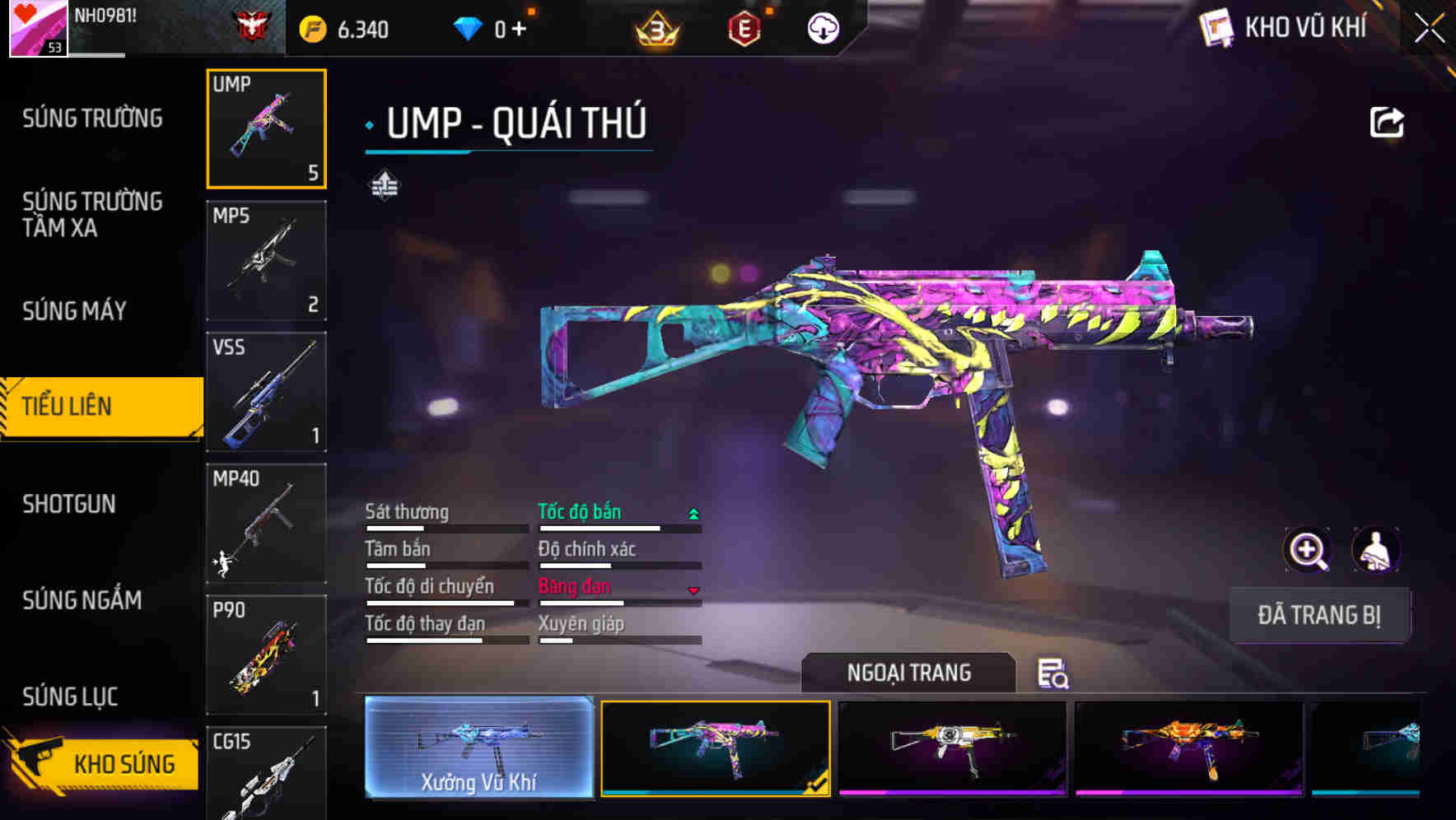Image resolution: width=1456 pixels, height=820 pixels.
Task: Select the white and yellow UMP skin
Action: click(952, 748)
